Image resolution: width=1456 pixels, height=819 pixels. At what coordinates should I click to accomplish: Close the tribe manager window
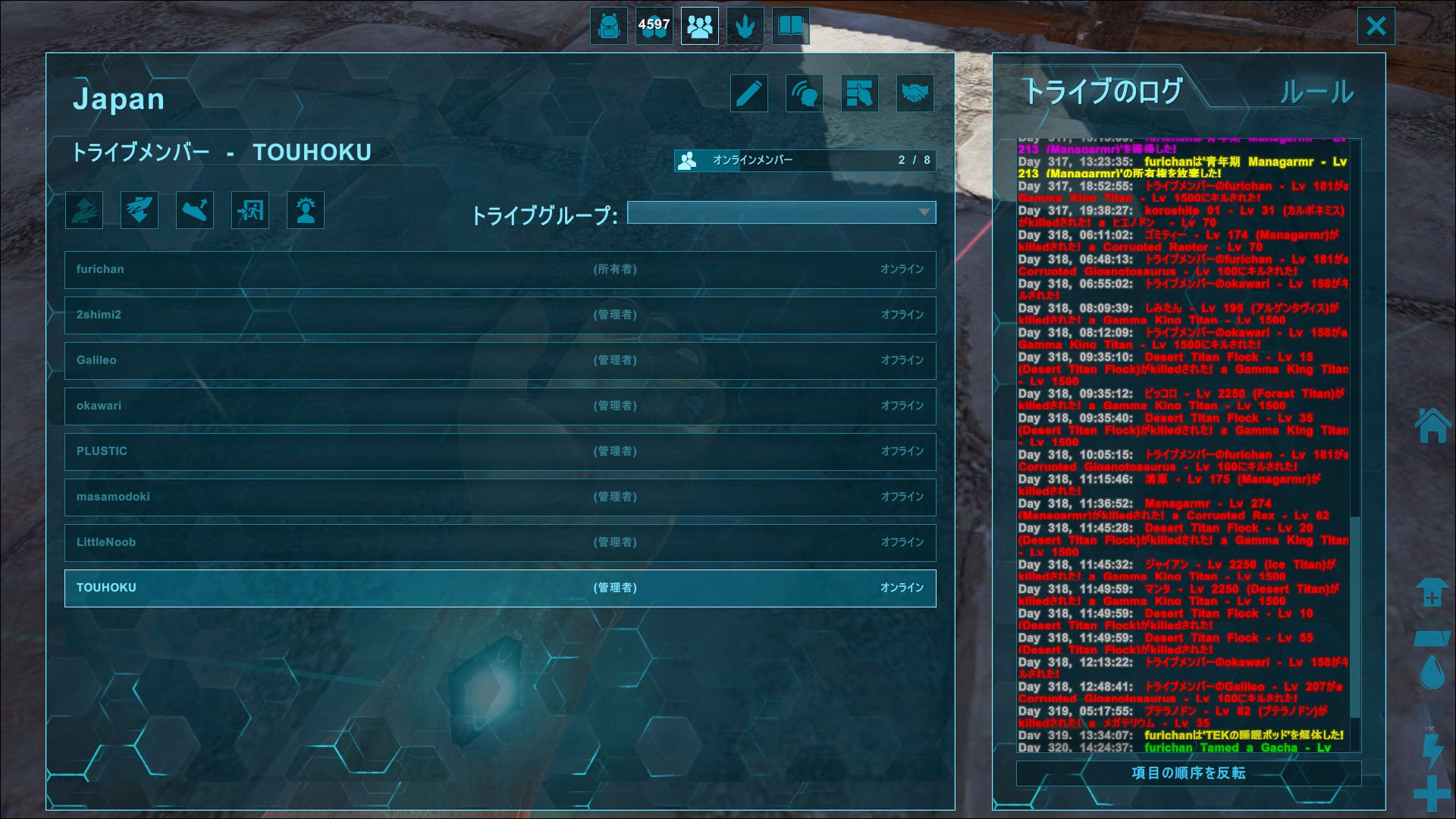pos(1376,27)
